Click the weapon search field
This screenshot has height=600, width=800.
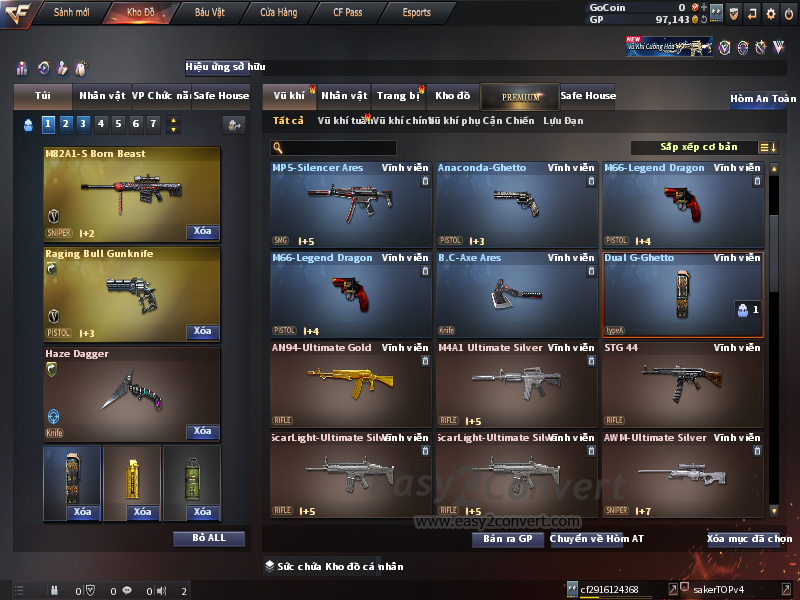click(x=338, y=148)
